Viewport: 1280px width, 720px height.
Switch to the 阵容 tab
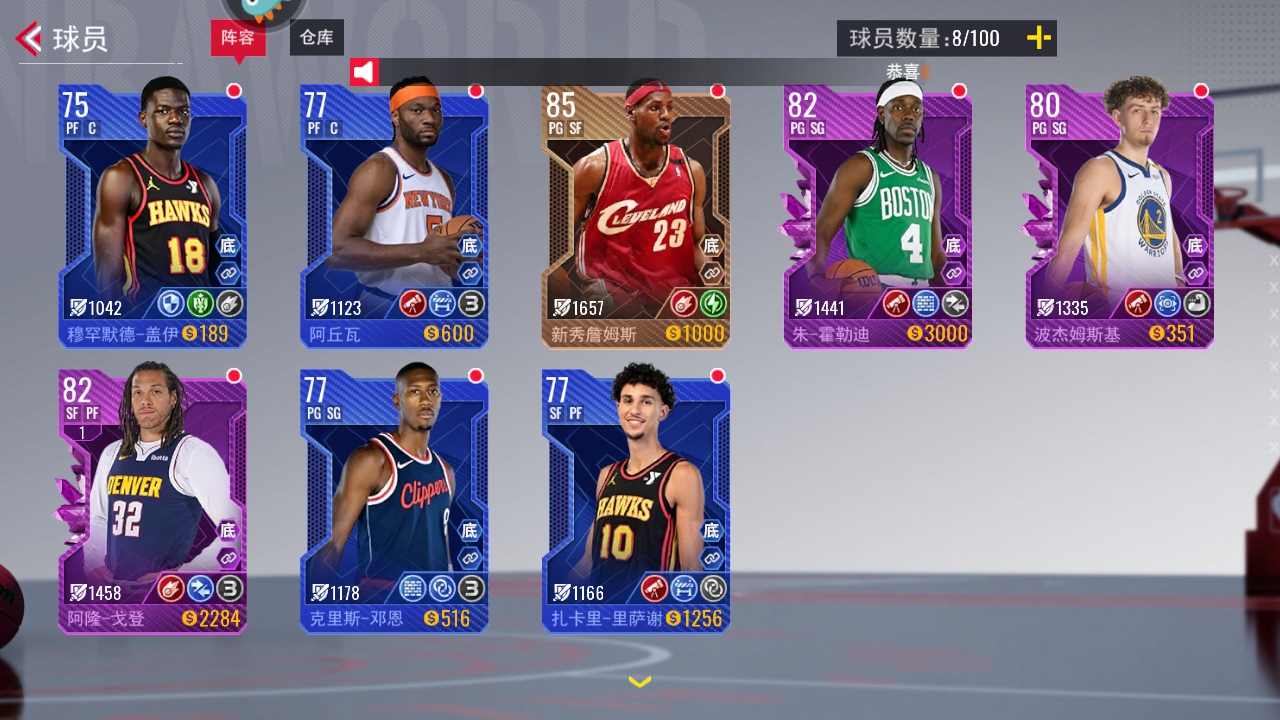238,38
